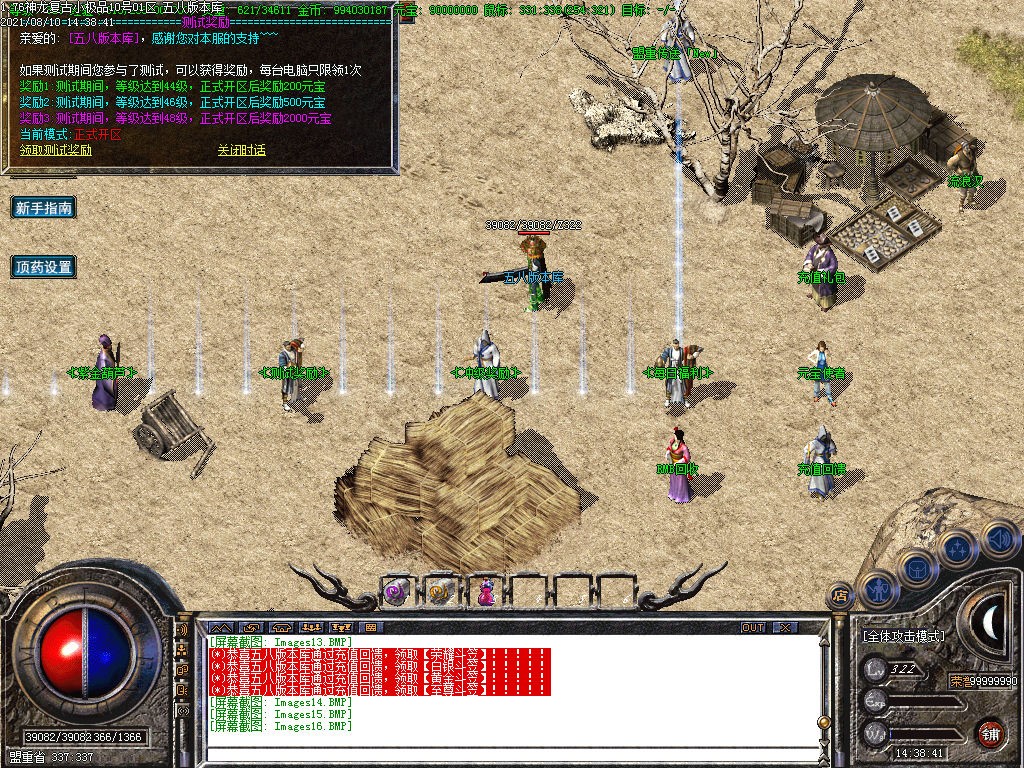This screenshot has height=768, width=1024.
Task: Click the X button beside OUT
Action: point(786,627)
